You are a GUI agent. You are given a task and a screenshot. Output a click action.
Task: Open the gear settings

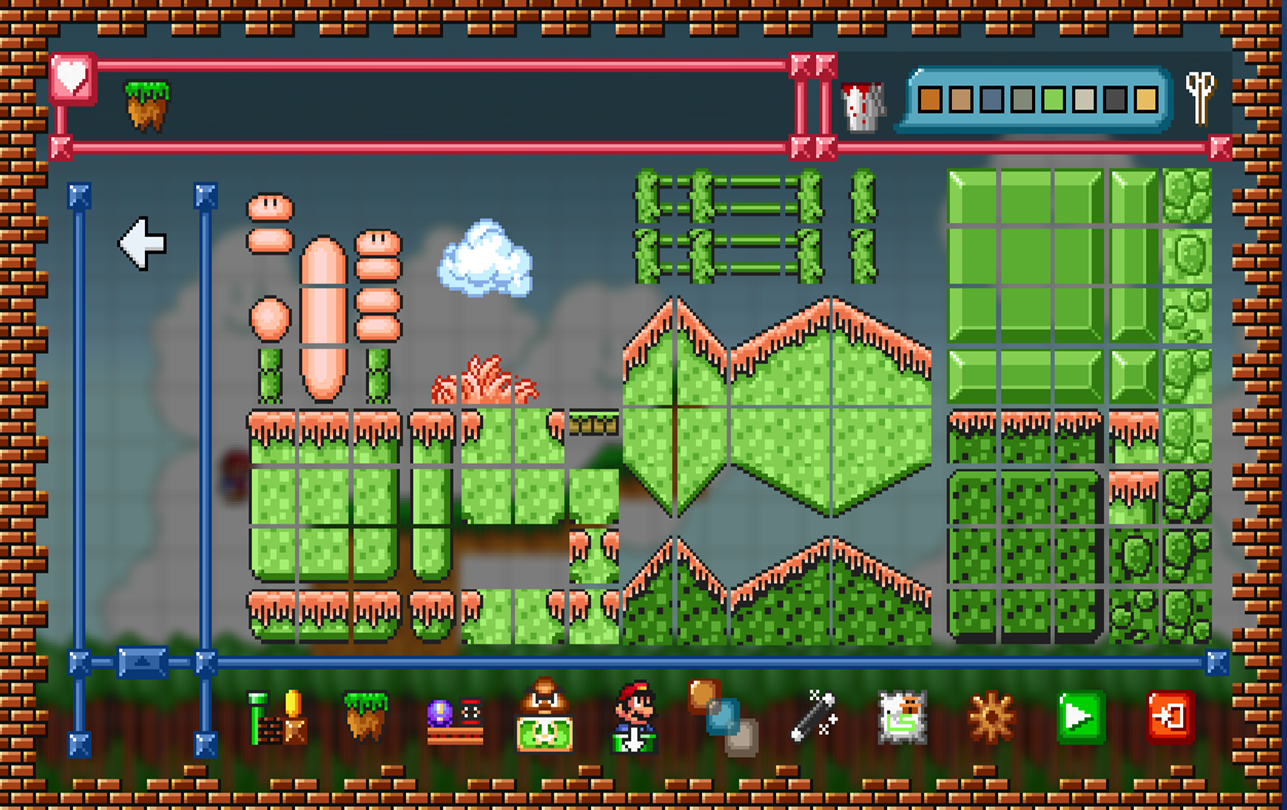991,717
